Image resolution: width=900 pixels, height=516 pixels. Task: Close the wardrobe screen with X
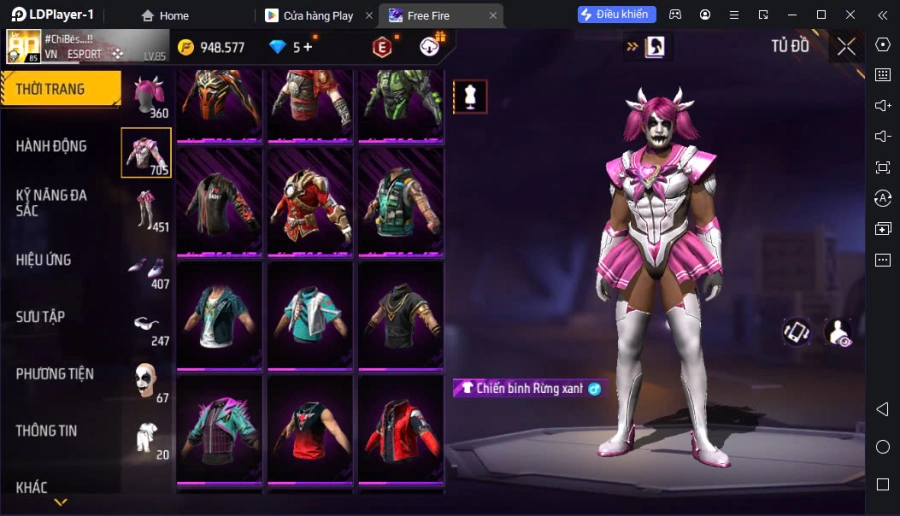tap(846, 46)
